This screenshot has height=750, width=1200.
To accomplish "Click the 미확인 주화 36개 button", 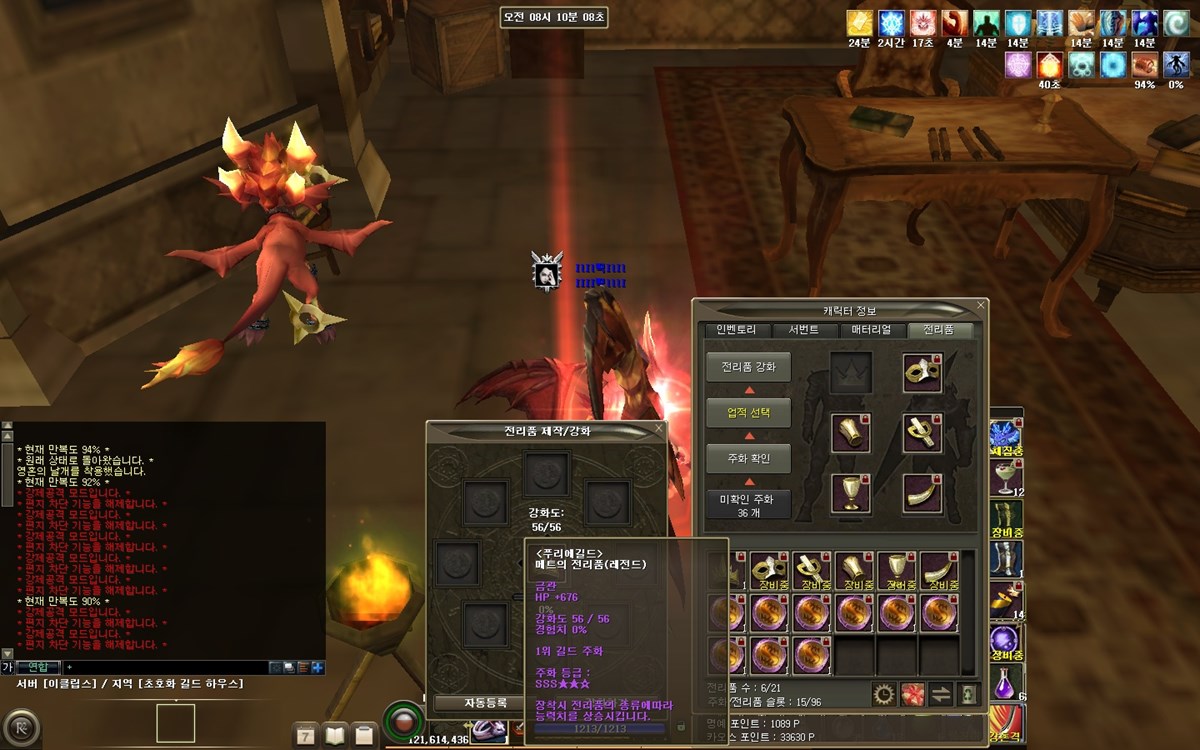I will tap(748, 505).
